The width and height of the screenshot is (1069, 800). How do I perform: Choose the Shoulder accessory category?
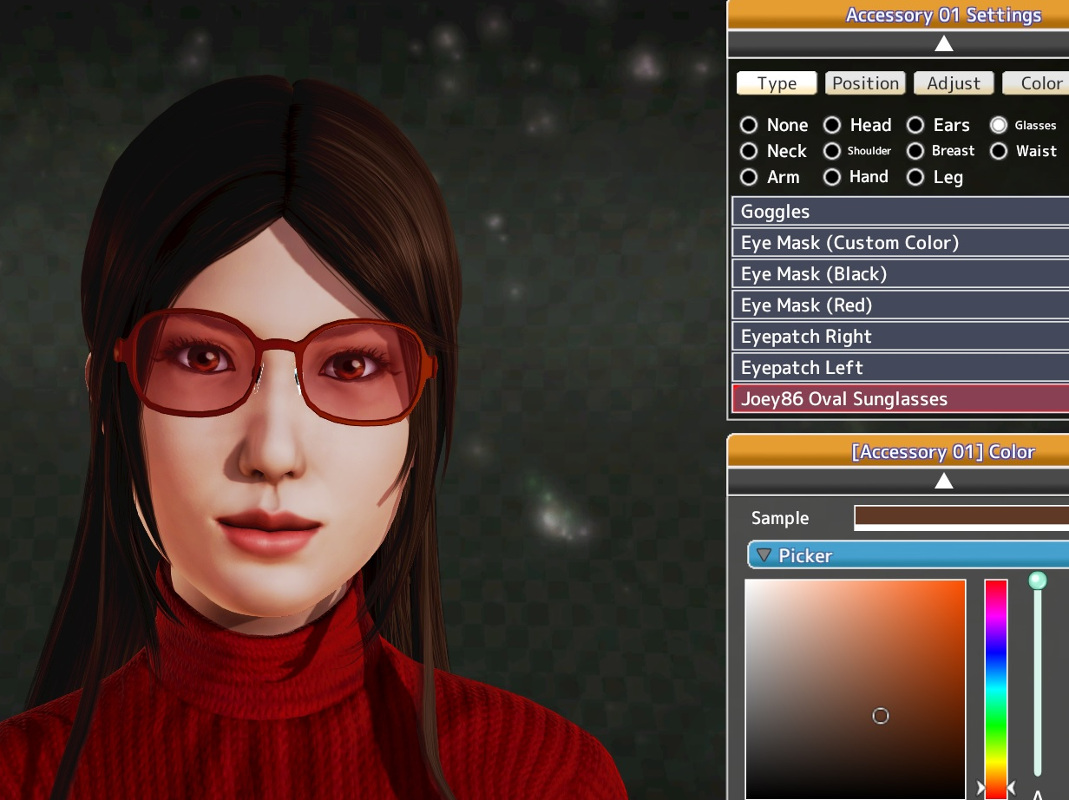tap(832, 151)
